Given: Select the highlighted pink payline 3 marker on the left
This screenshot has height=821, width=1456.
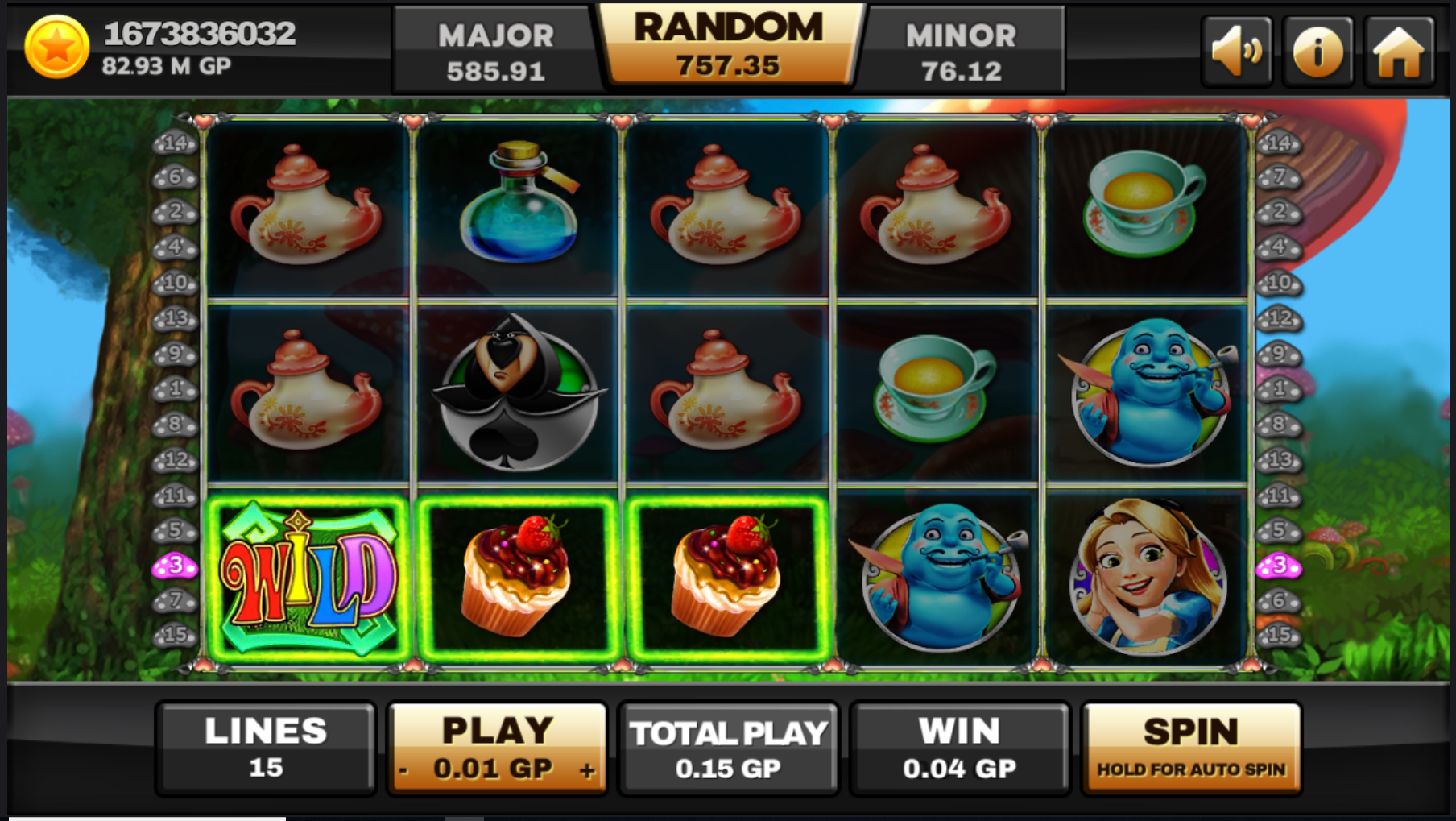Looking at the screenshot, I should 175,566.
